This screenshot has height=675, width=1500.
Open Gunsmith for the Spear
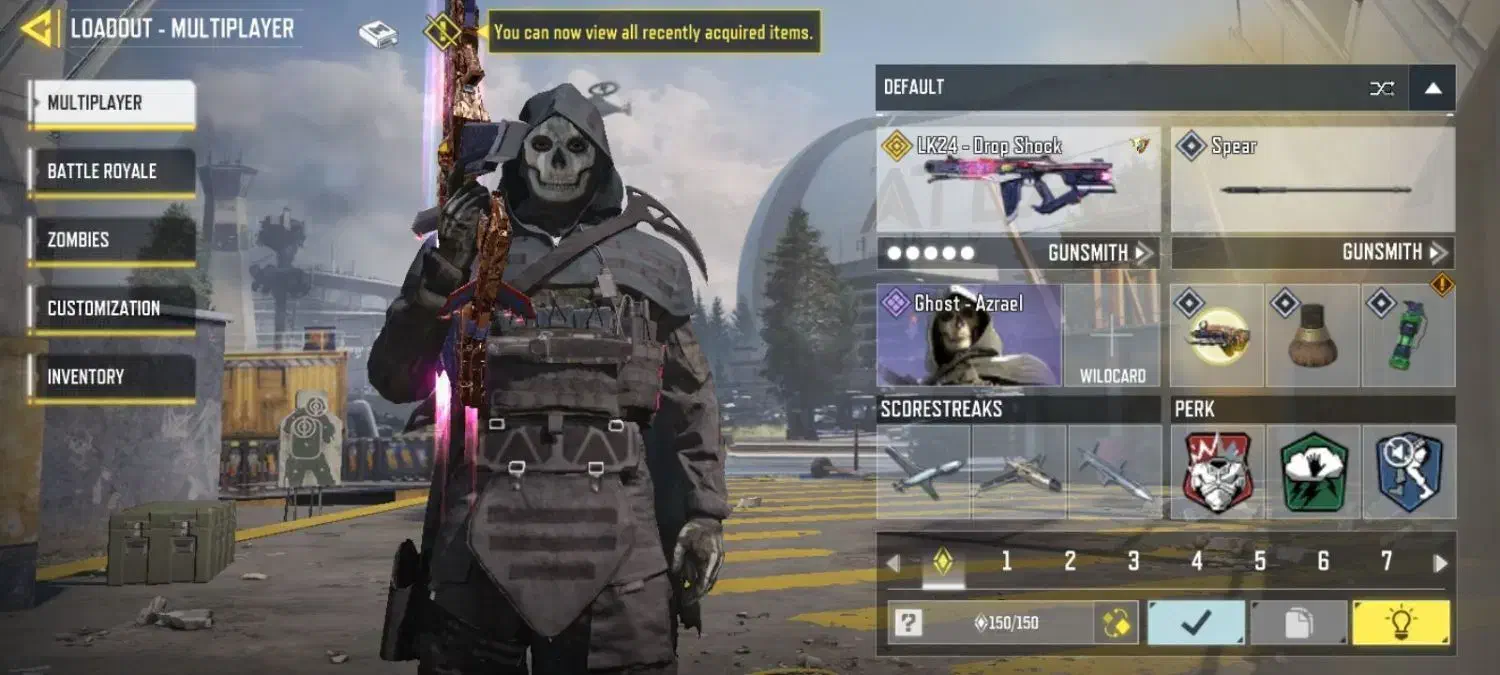1395,253
